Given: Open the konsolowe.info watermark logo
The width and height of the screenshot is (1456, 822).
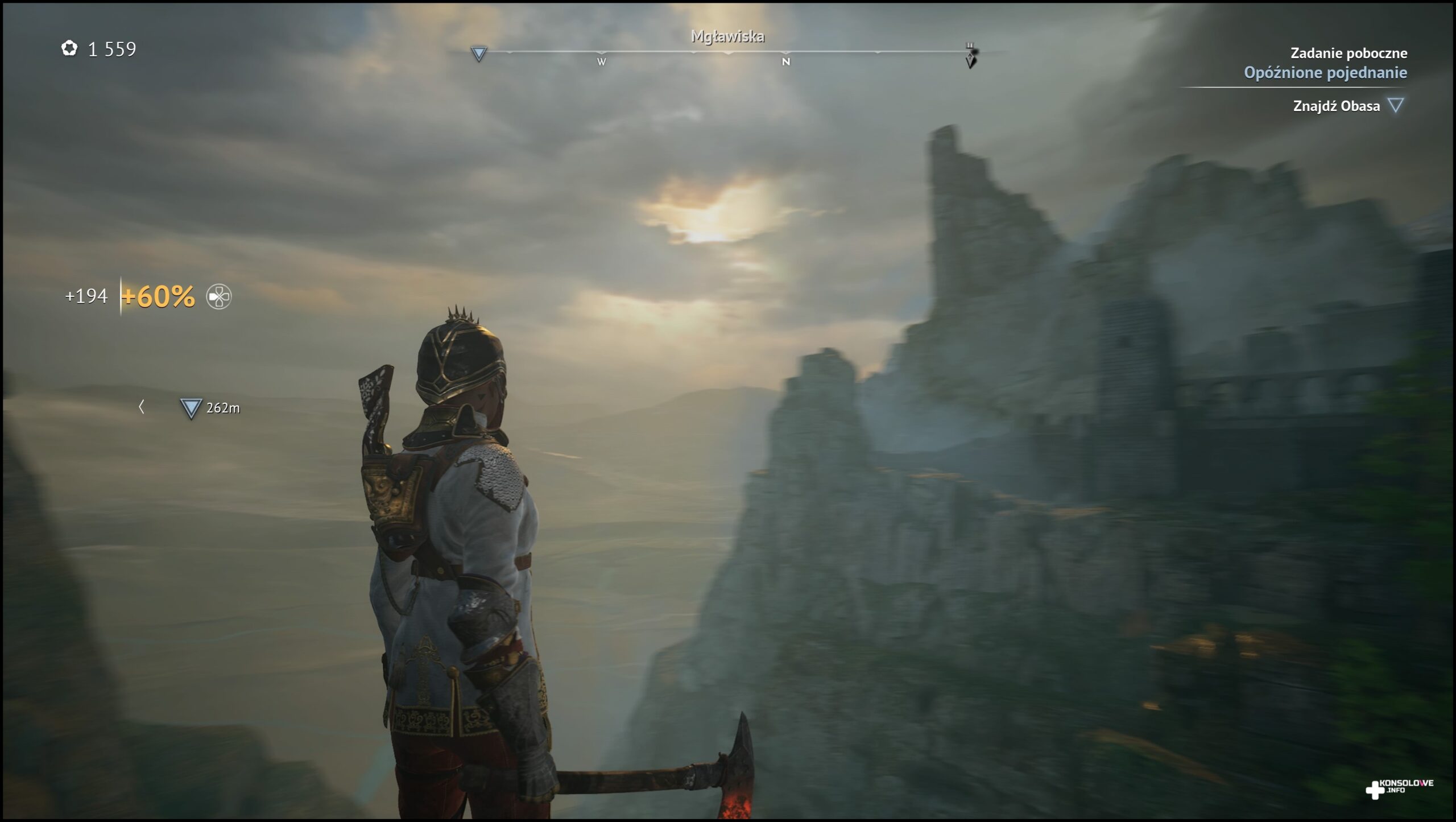Looking at the screenshot, I should point(1399,788).
